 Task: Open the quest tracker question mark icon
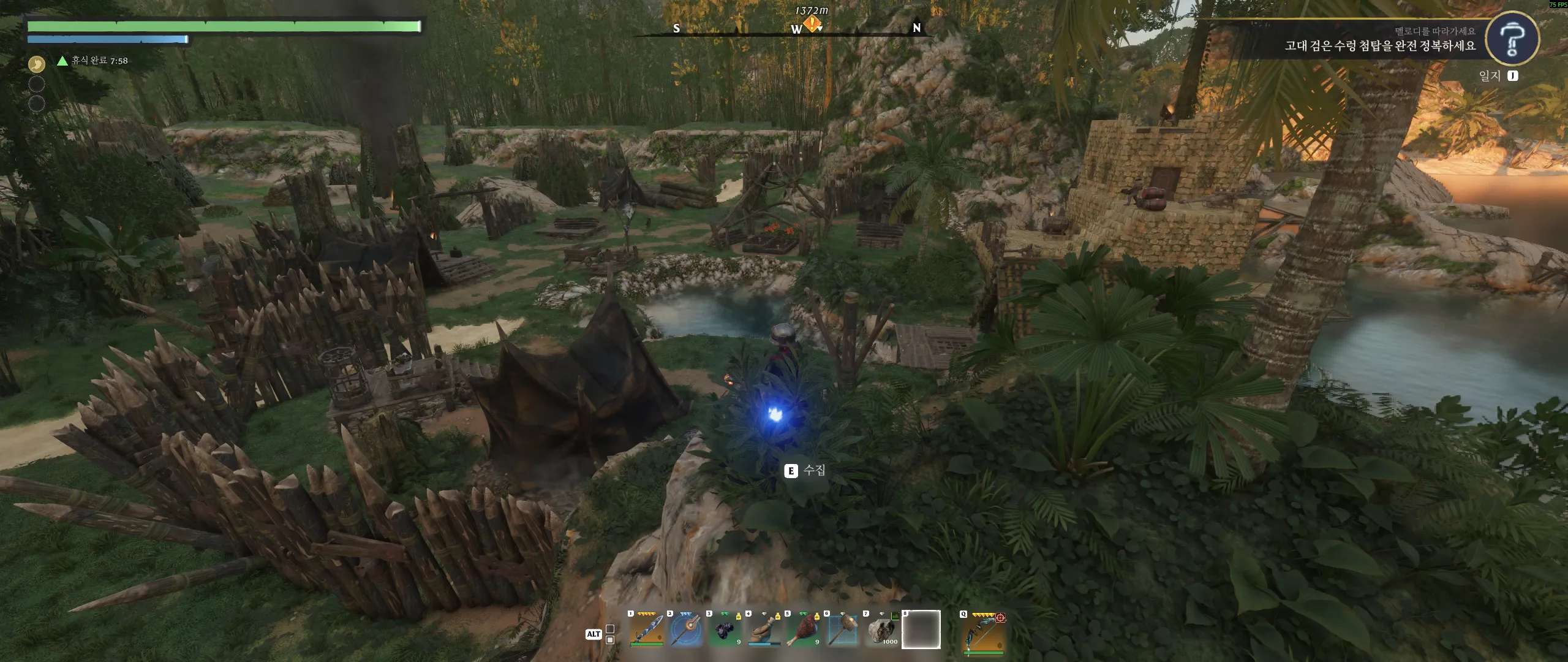1512,39
